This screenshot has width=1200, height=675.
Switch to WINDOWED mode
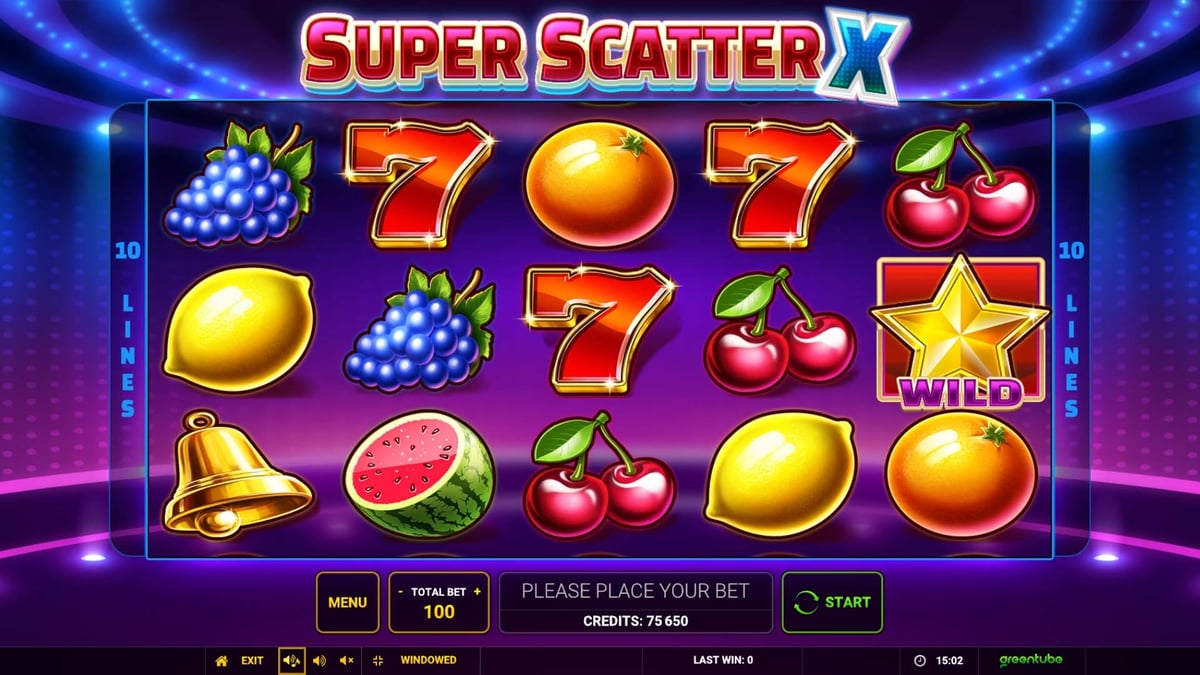tap(417, 660)
